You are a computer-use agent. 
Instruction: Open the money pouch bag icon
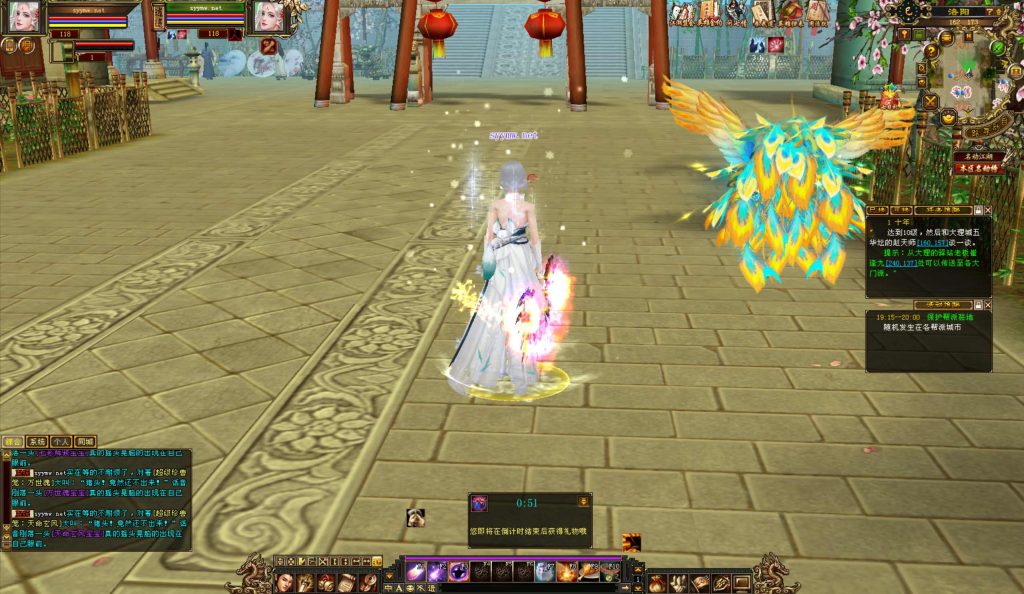pos(656,582)
